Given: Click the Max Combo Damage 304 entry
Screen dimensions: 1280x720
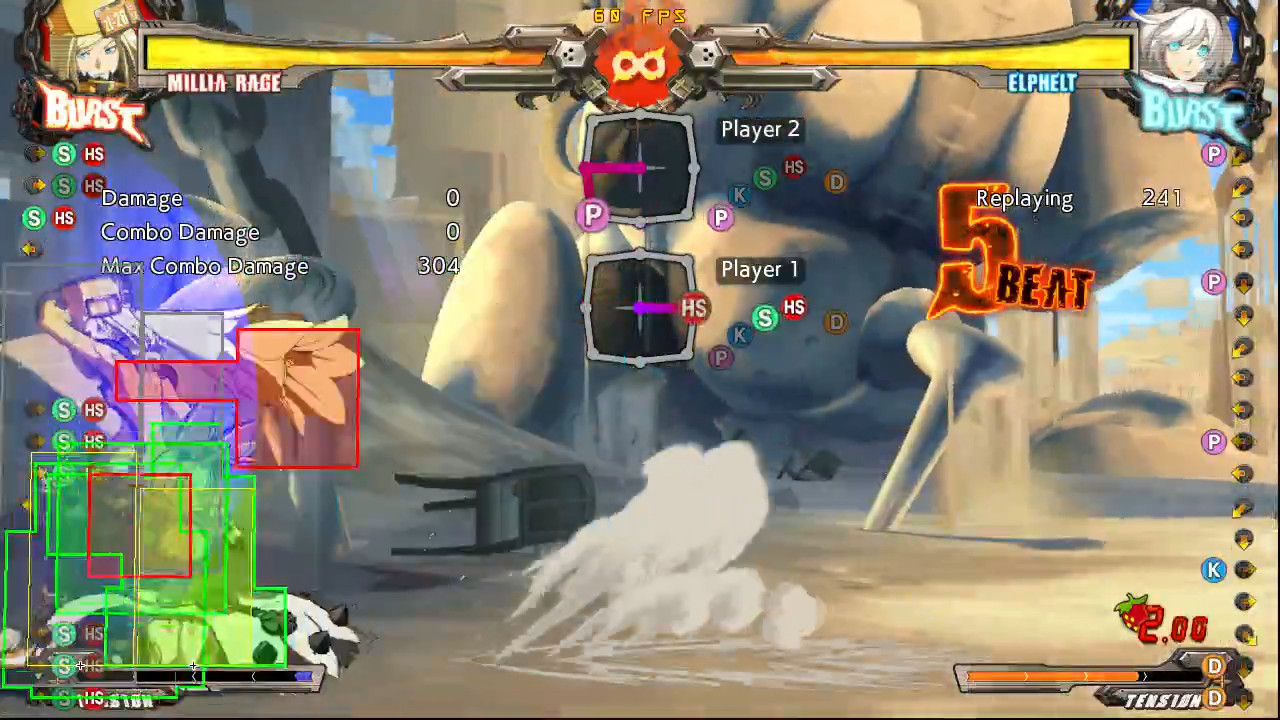Looking at the screenshot, I should click(437, 266).
